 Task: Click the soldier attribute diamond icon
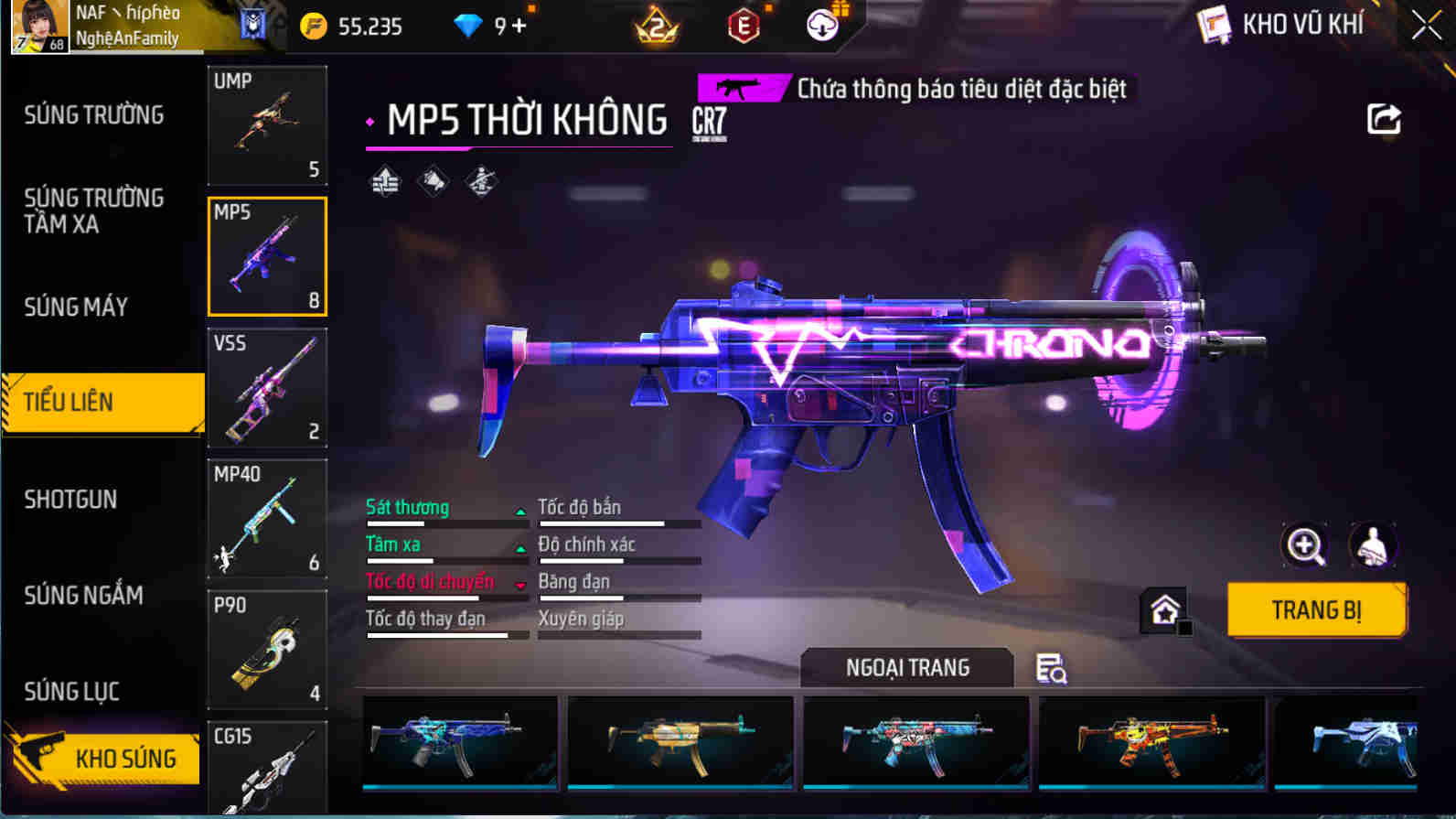(x=479, y=180)
